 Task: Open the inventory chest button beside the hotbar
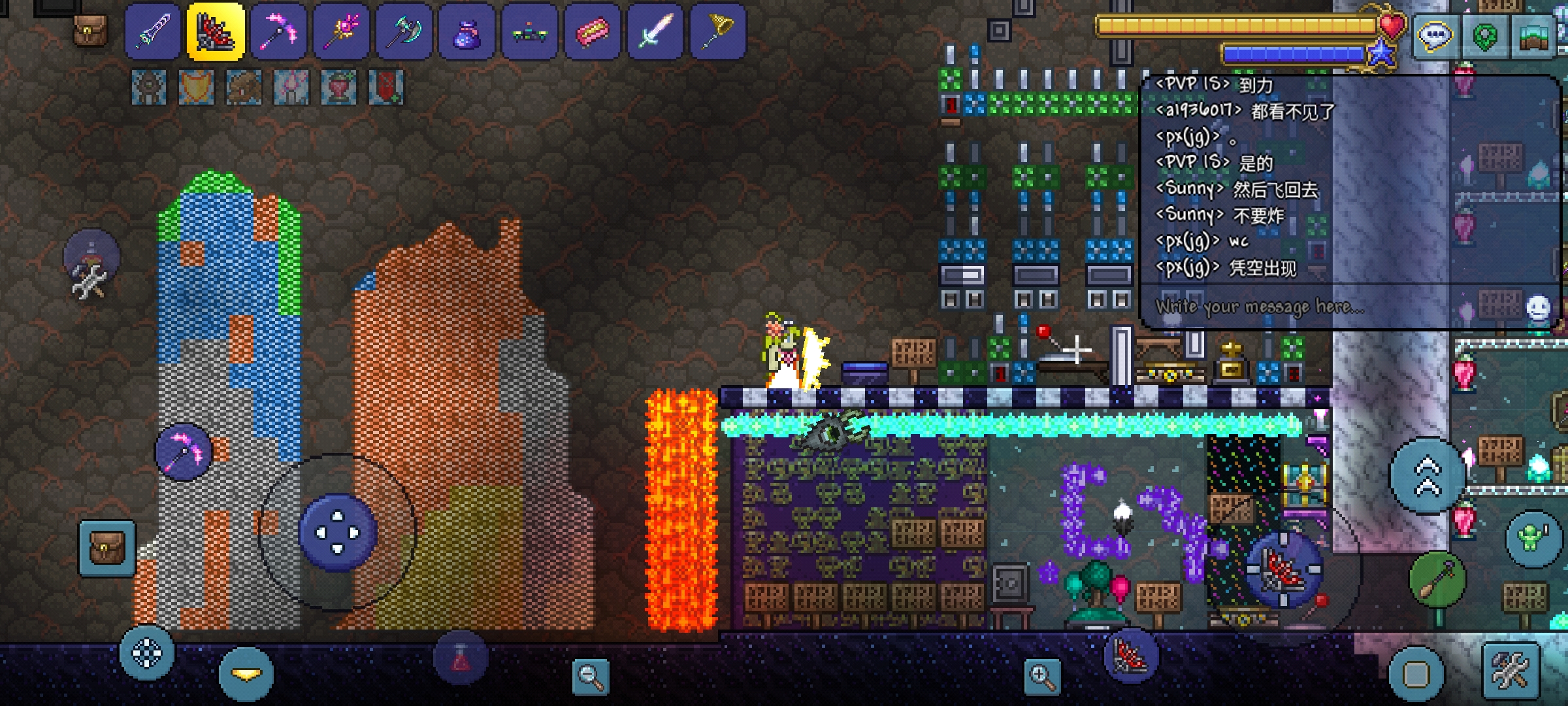pyautogui.click(x=90, y=30)
